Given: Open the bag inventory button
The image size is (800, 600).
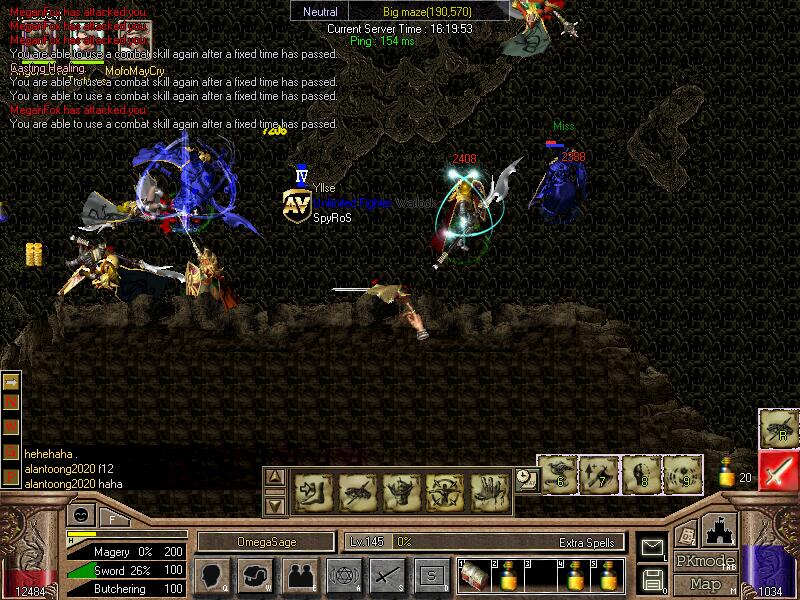Looking at the screenshot, I should 255,576.
